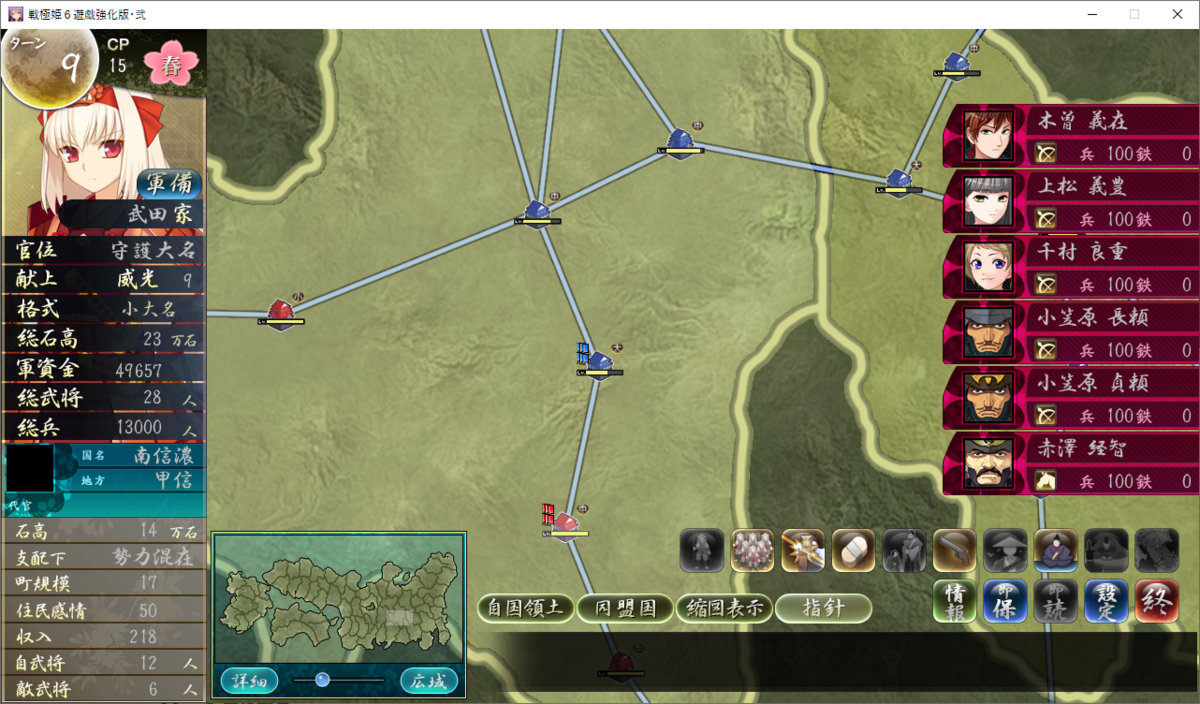Click the 軍備 armaments button

click(x=170, y=185)
